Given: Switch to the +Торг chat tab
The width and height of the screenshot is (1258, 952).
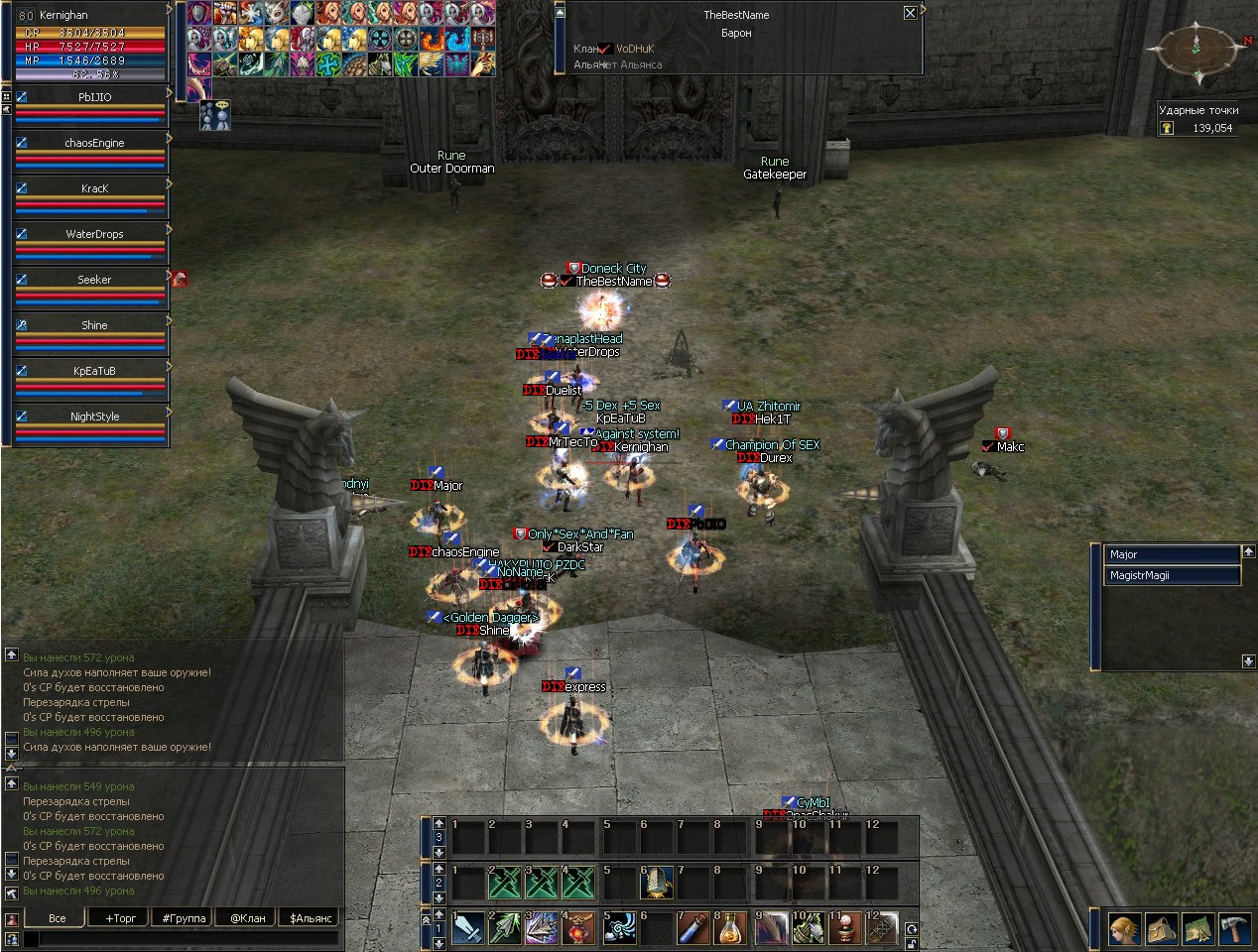Looking at the screenshot, I should (x=121, y=918).
